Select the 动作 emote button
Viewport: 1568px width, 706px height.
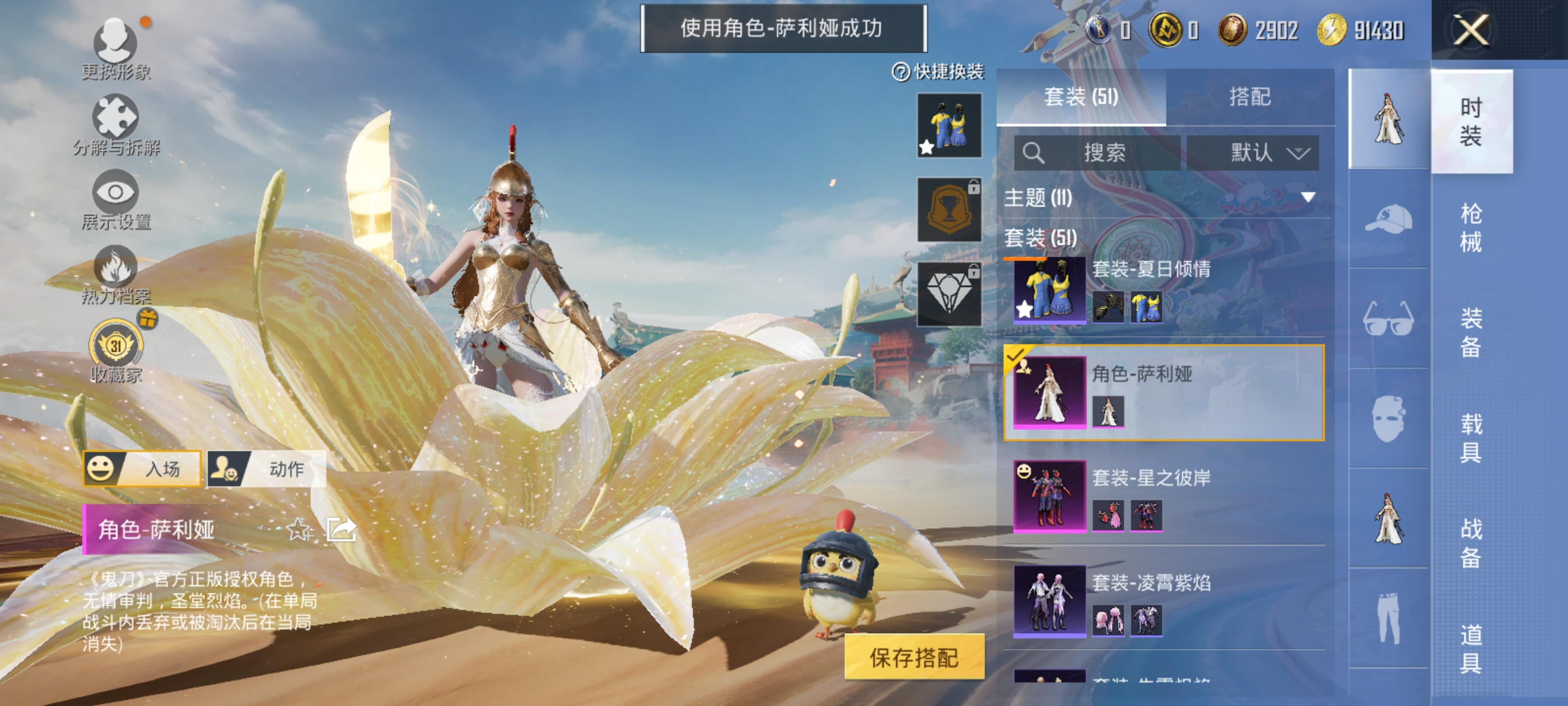click(267, 468)
